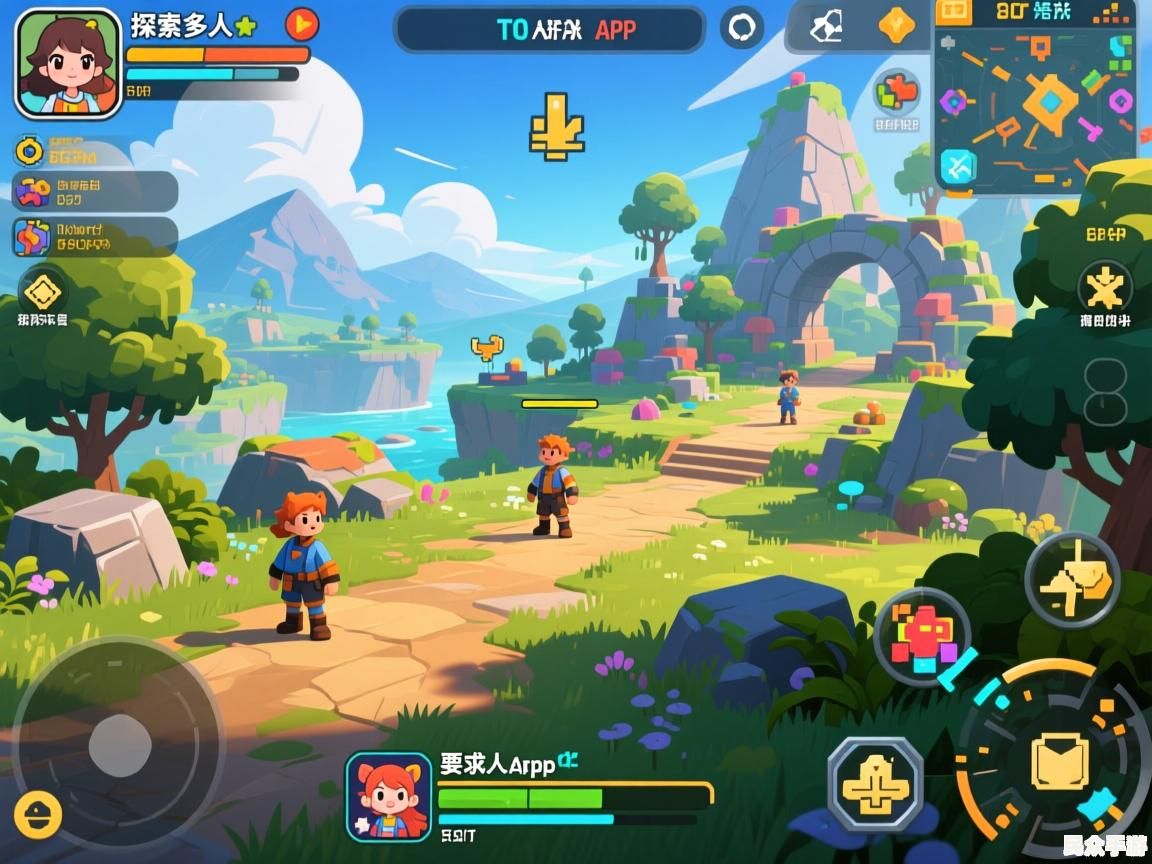Select the yellow star figure icon
Viewport: 1152px width, 864px height.
(1104, 289)
